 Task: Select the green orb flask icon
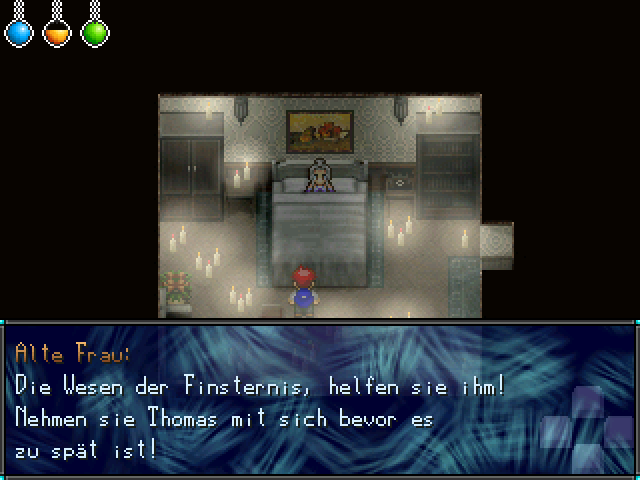point(95,33)
